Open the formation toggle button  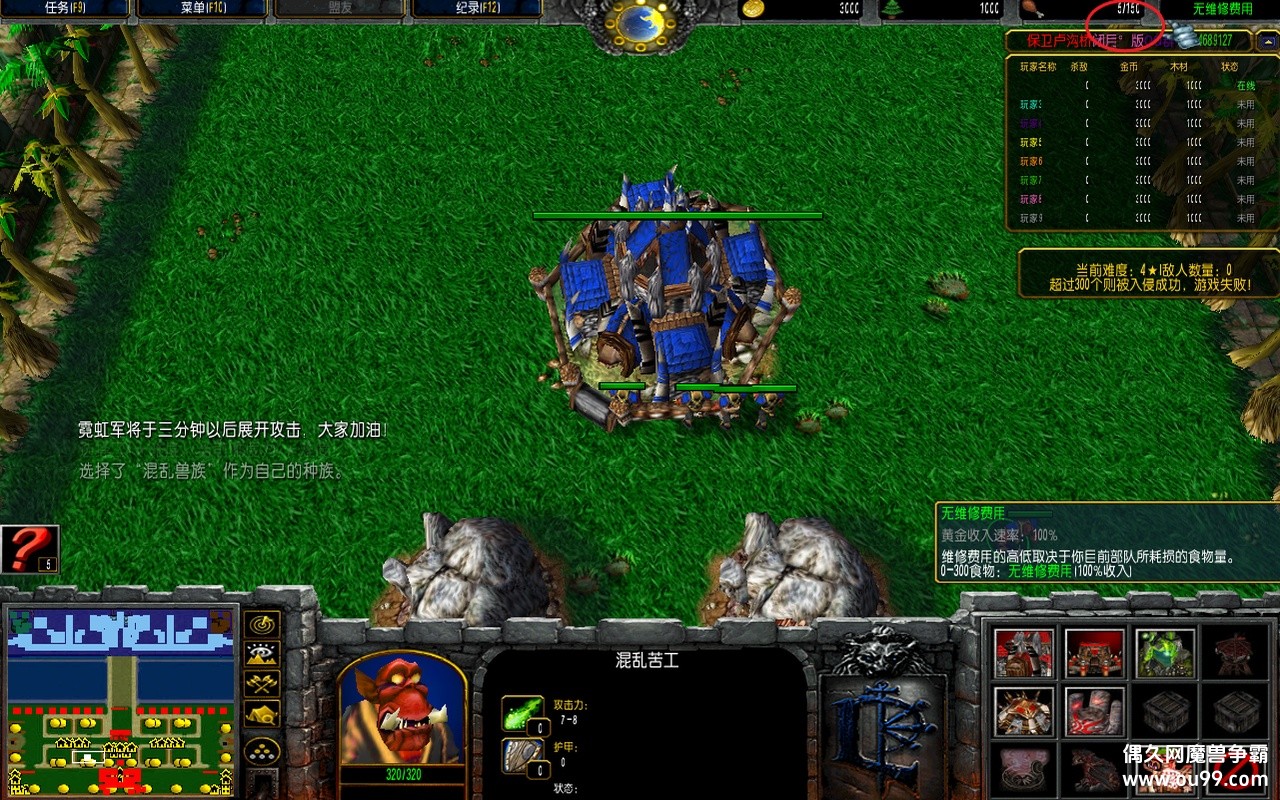tap(263, 751)
